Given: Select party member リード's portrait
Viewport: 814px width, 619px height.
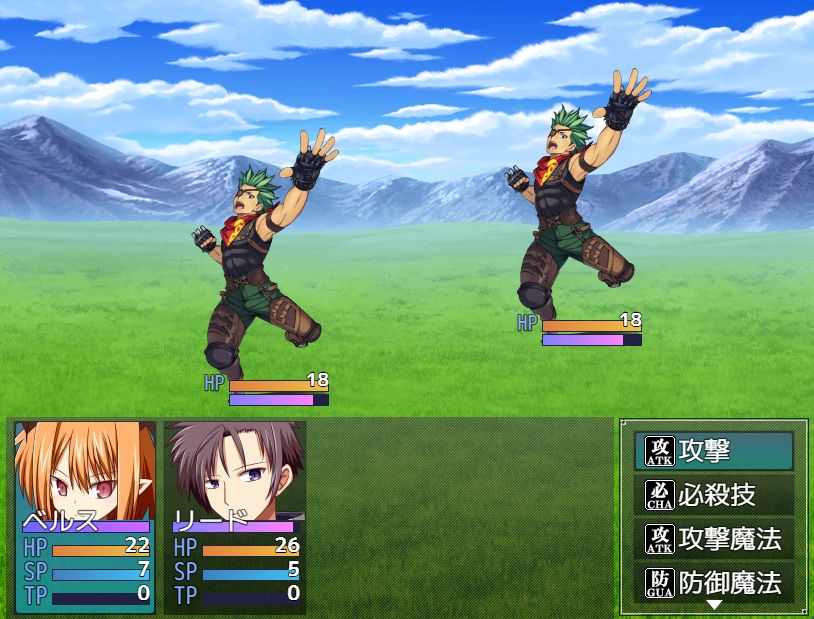Looking at the screenshot, I should 235,470.
